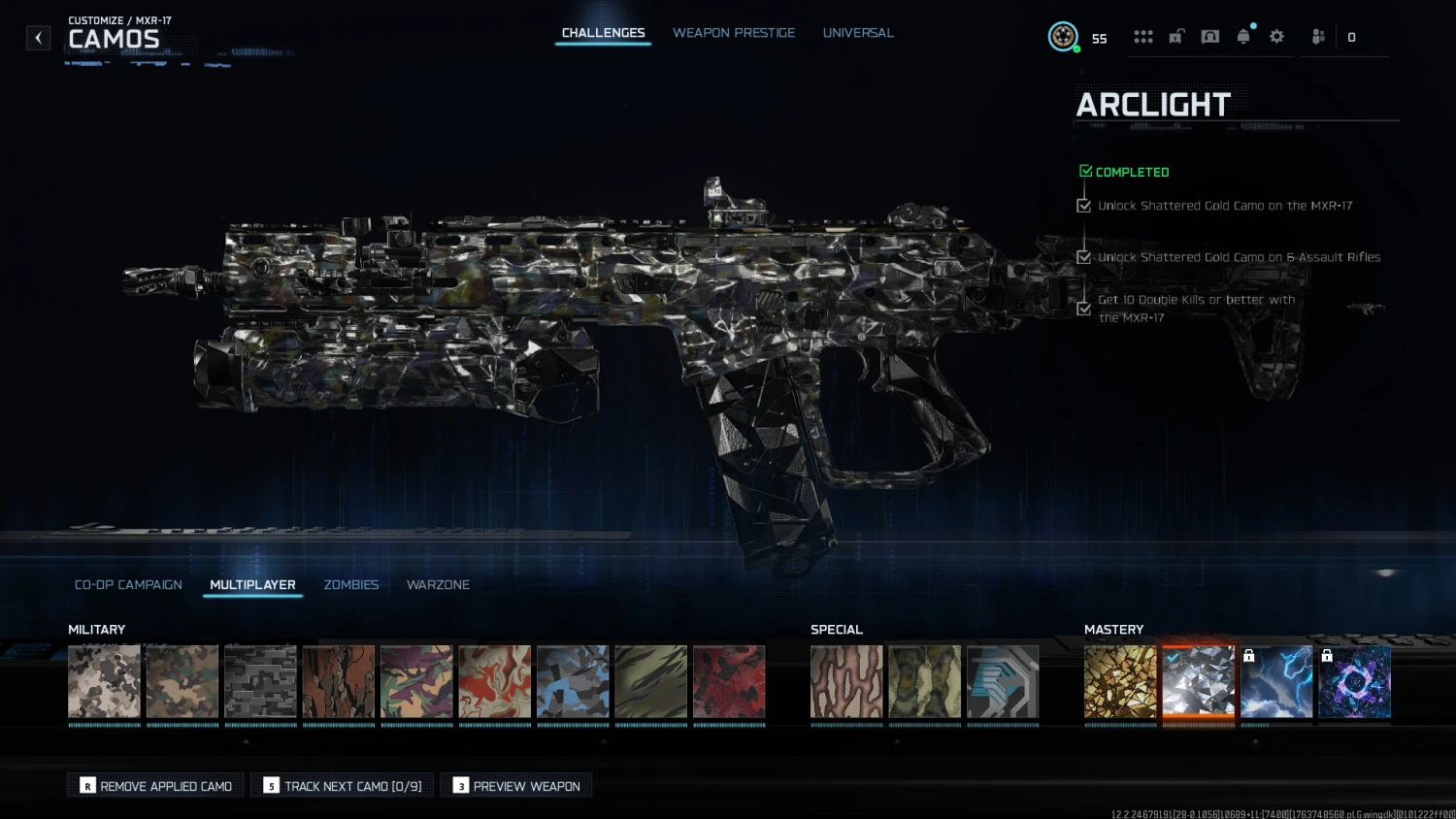
Task: Open the settings gear icon
Action: (1275, 36)
